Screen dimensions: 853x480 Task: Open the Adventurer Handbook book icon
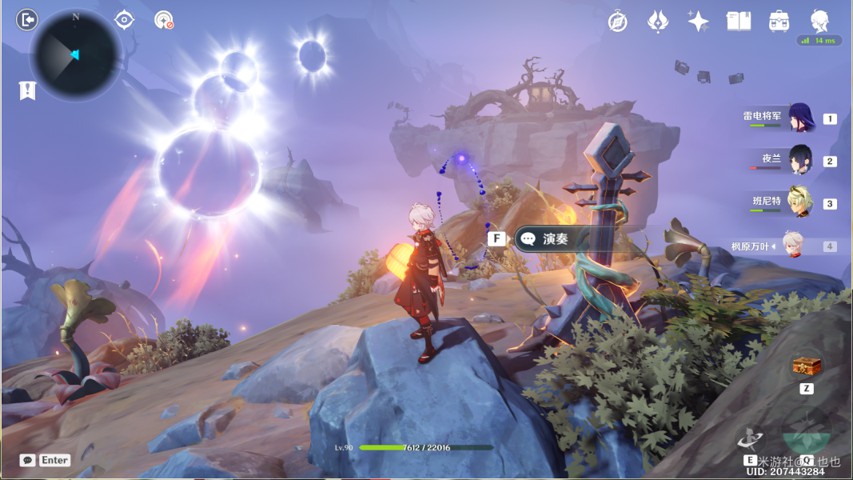click(738, 21)
